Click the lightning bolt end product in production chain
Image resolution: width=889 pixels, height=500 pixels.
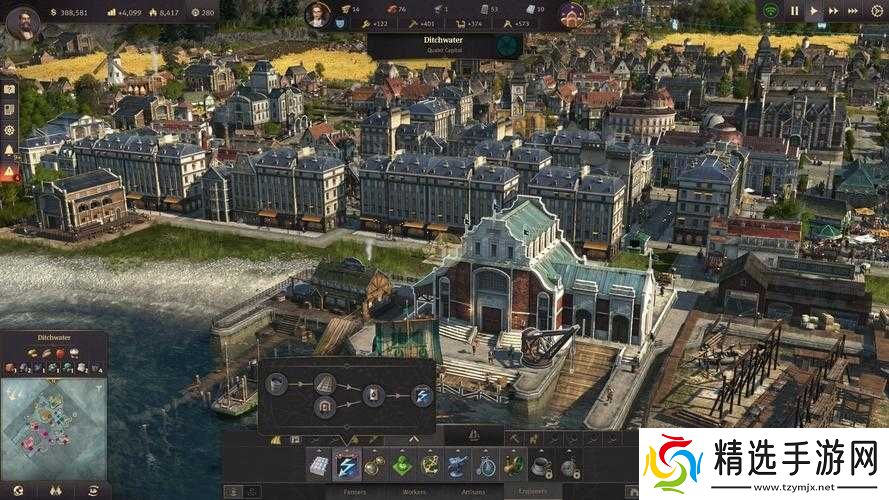[x=423, y=395]
